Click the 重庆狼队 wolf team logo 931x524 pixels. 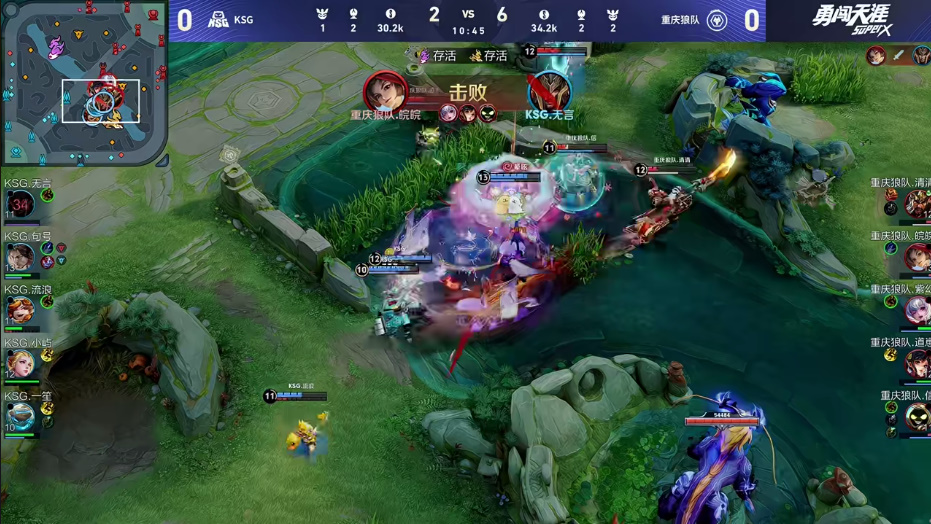(717, 20)
